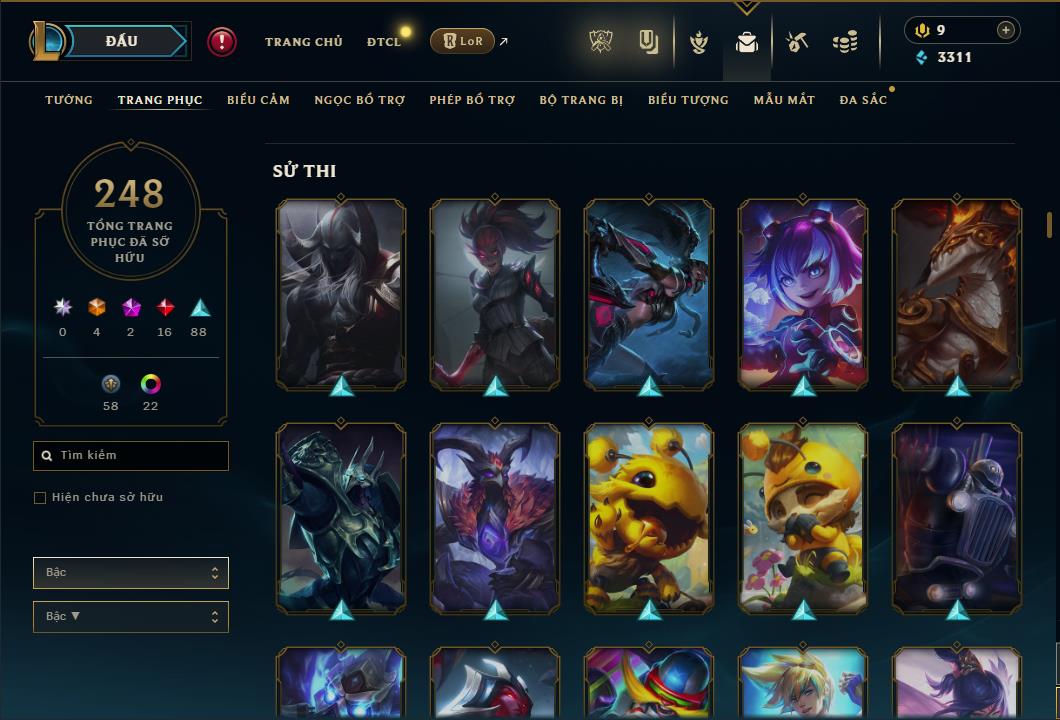The width and height of the screenshot is (1060, 720).
Task: Open the BIỂU CẢM emotes tab
Action: (x=258, y=100)
